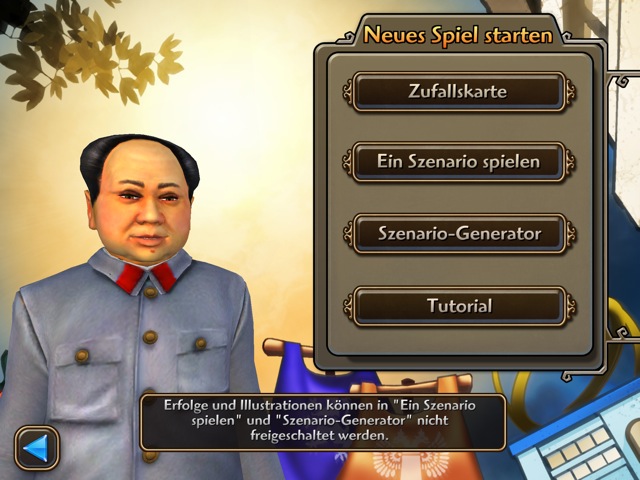
Task: Launch the Tutorial
Action: pyautogui.click(x=458, y=306)
